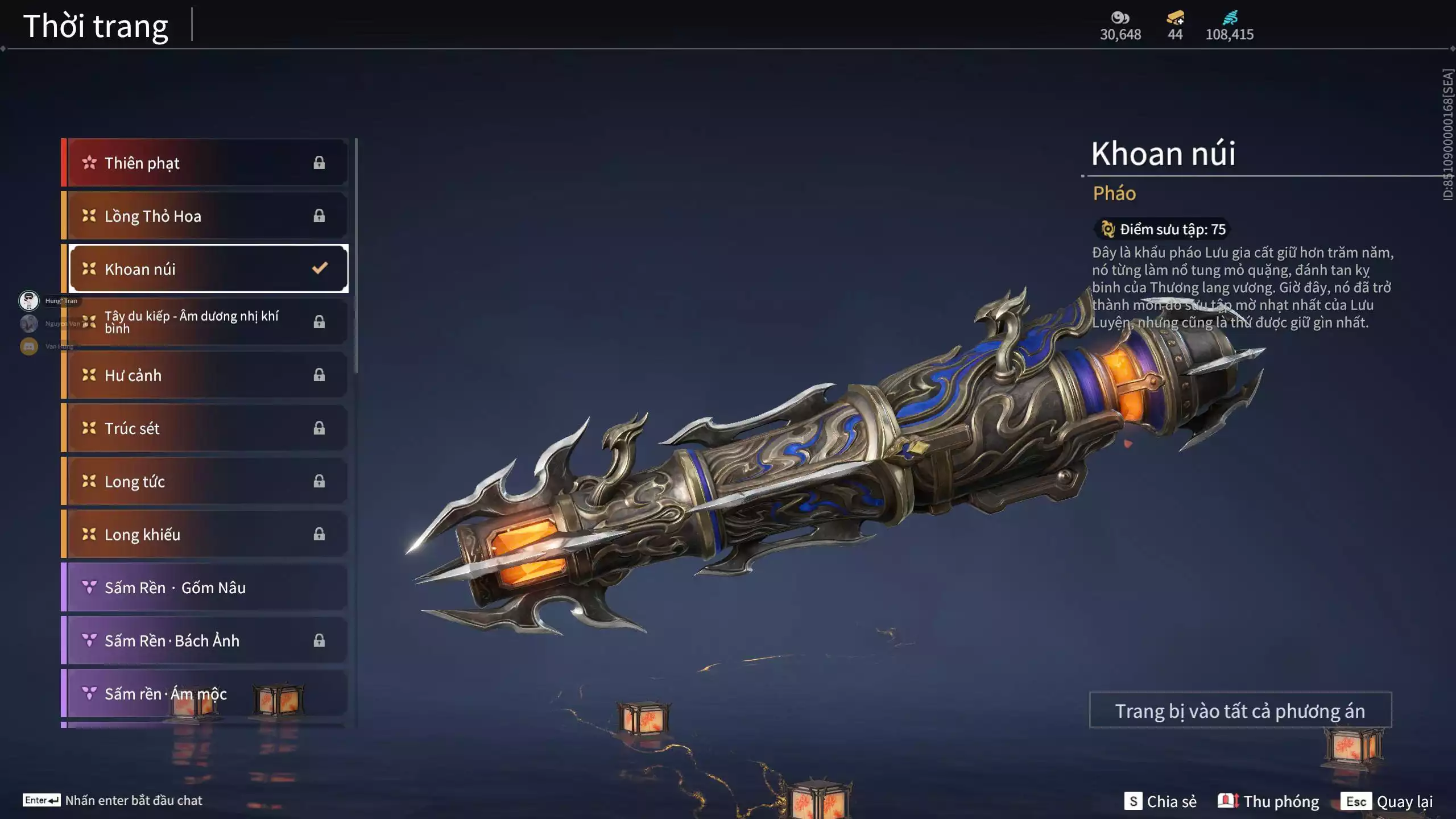Select the Hư cảnh skin entry
This screenshot has width=1456, height=819.
pos(205,375)
